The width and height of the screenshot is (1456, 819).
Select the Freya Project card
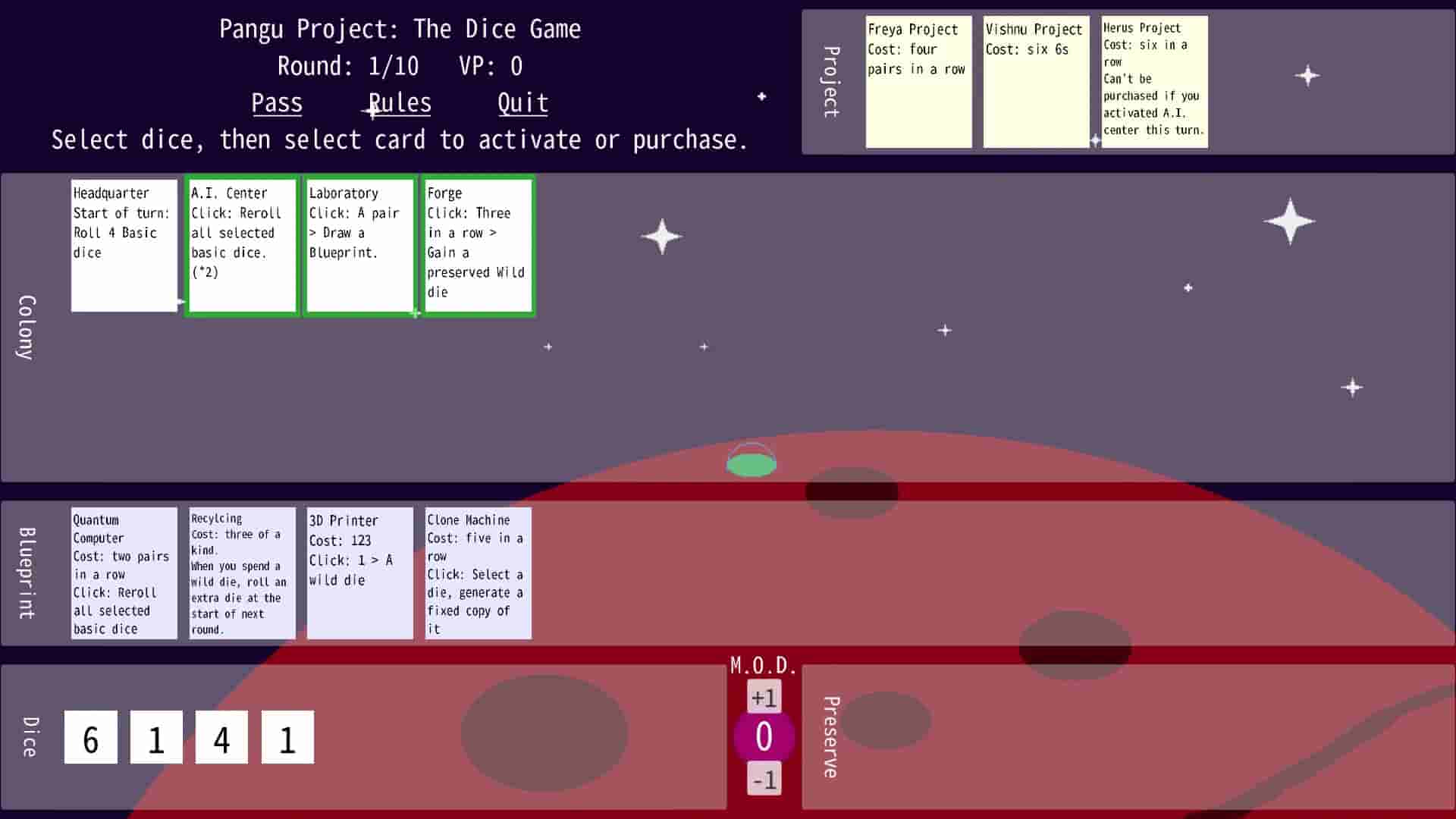(x=918, y=81)
